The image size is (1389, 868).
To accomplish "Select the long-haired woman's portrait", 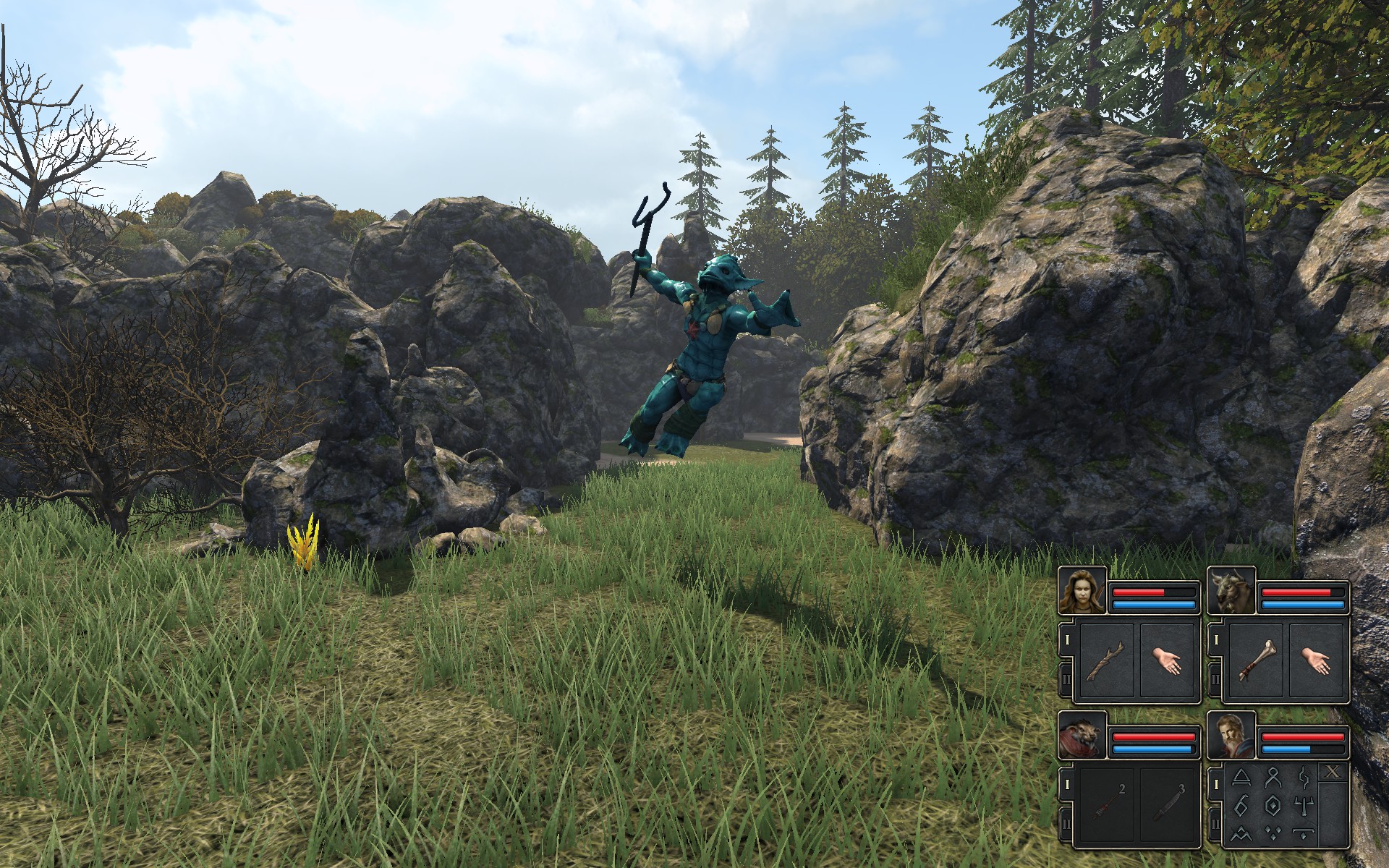I will pyautogui.click(x=1082, y=591).
